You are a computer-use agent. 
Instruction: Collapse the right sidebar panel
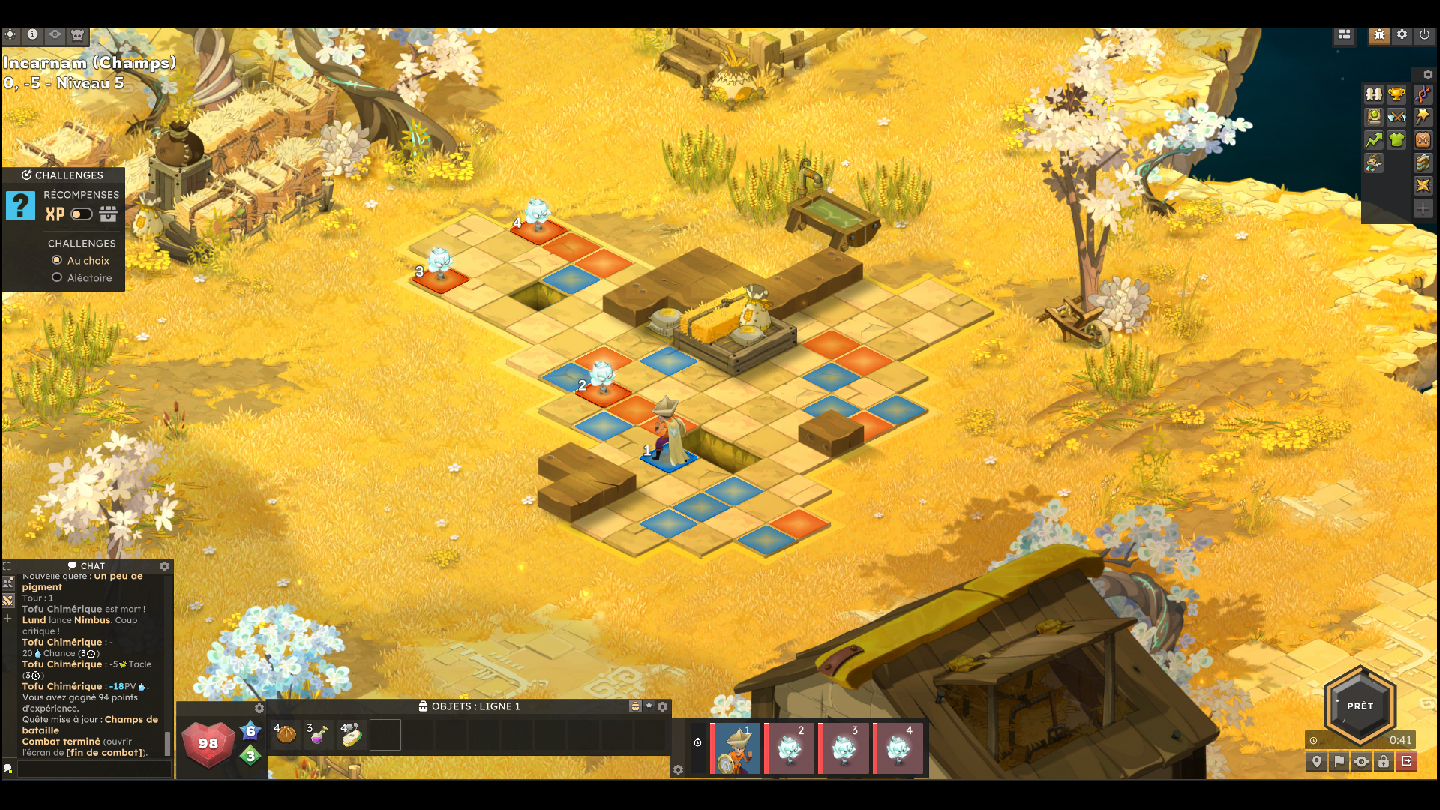click(1426, 73)
